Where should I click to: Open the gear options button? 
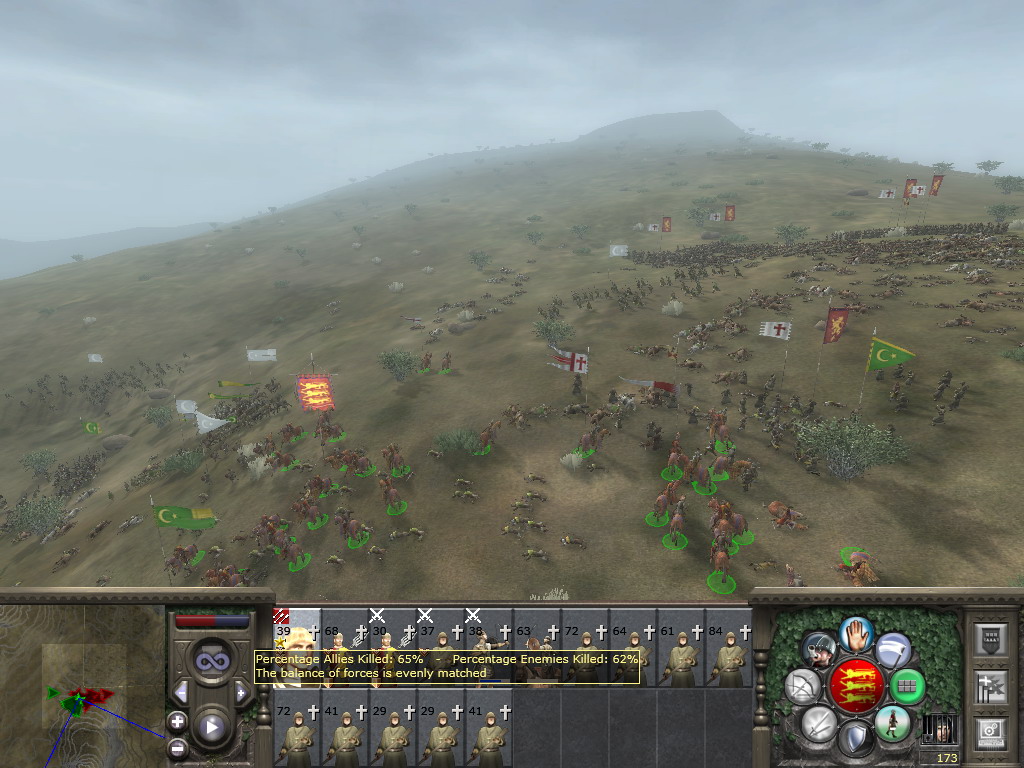click(x=992, y=731)
